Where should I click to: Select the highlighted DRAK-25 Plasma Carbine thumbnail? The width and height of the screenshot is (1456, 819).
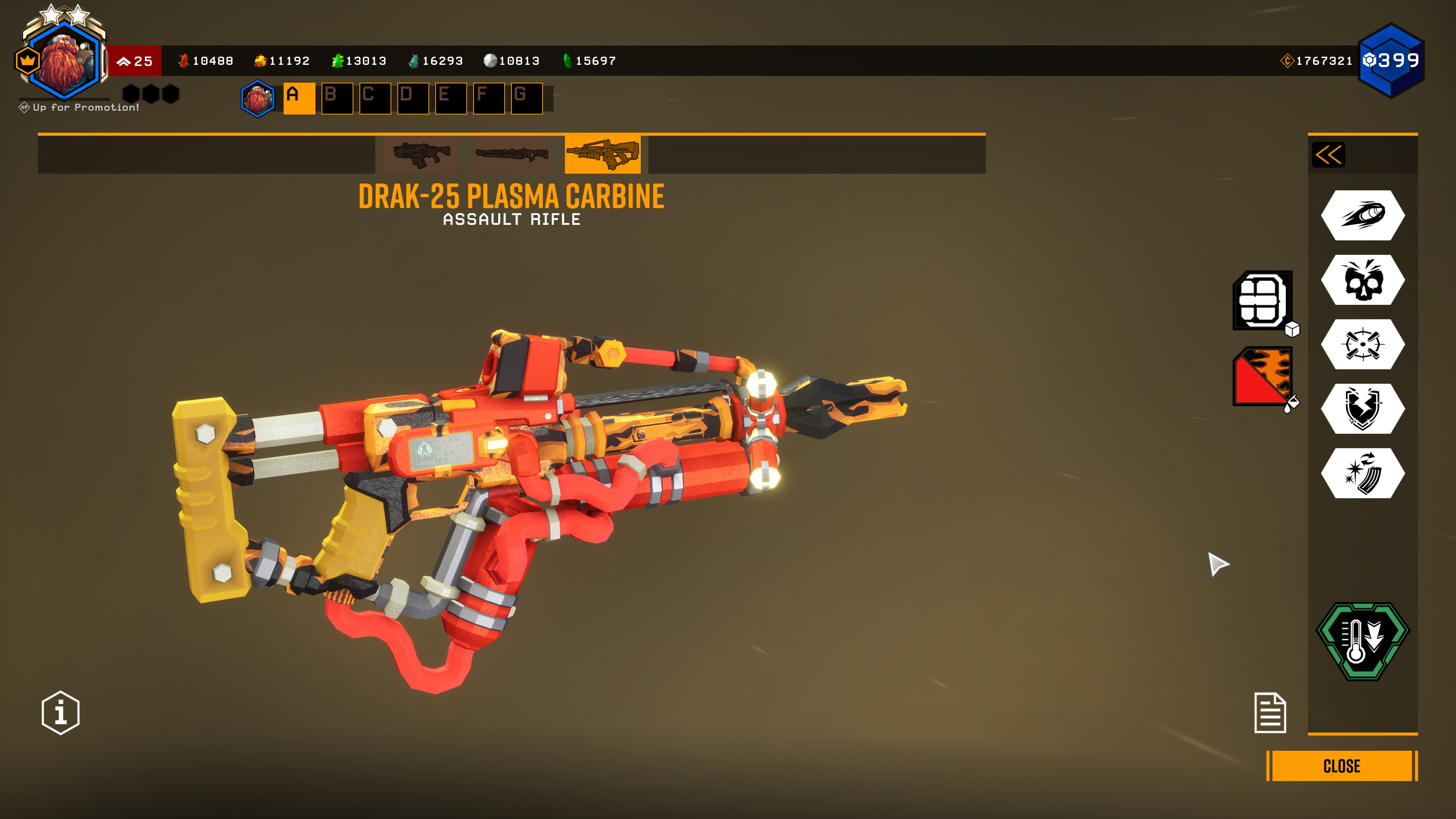(602, 154)
